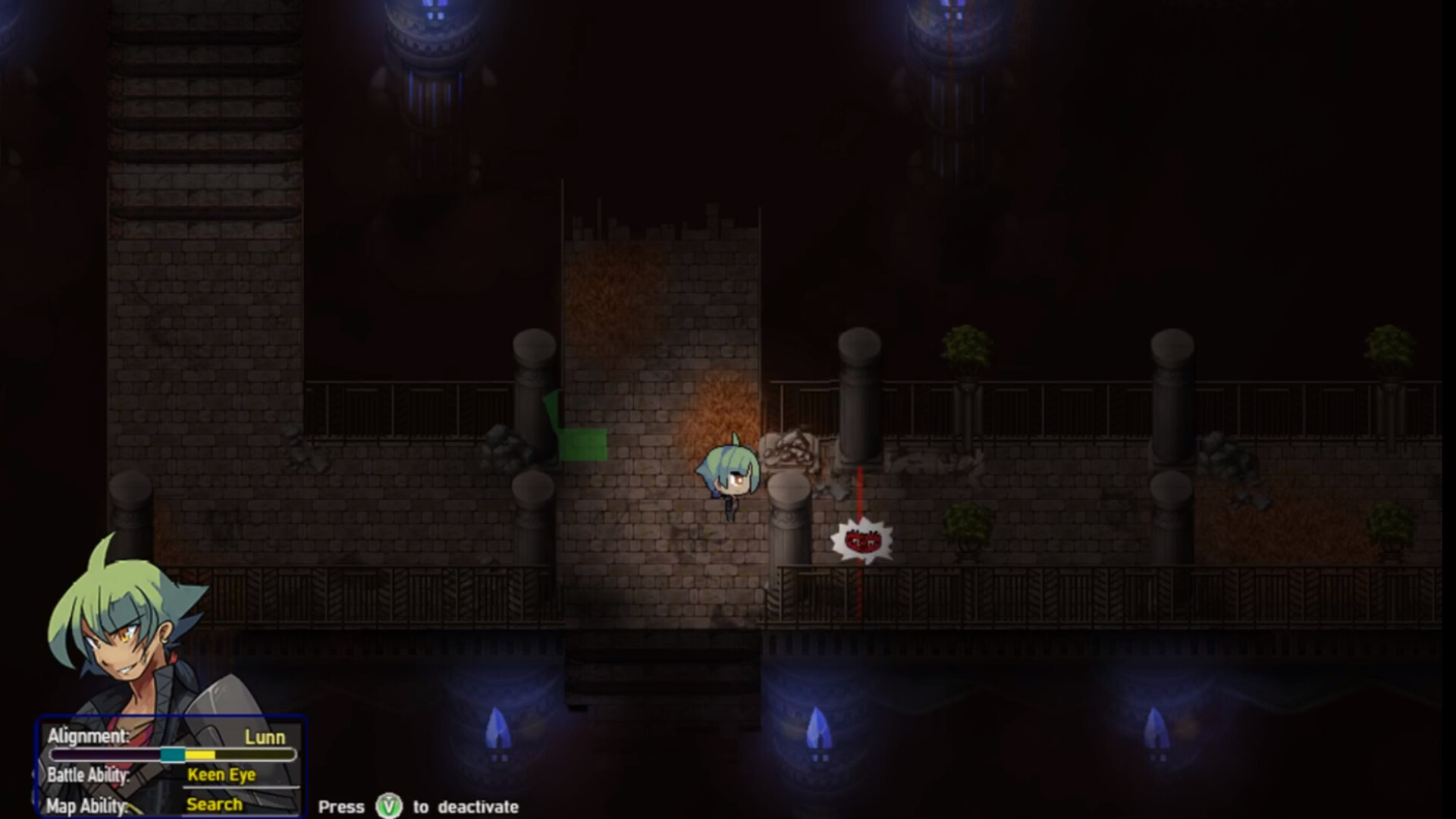Select the red monster alert bubble
Viewport: 1456px width, 819px height.
[x=861, y=540]
